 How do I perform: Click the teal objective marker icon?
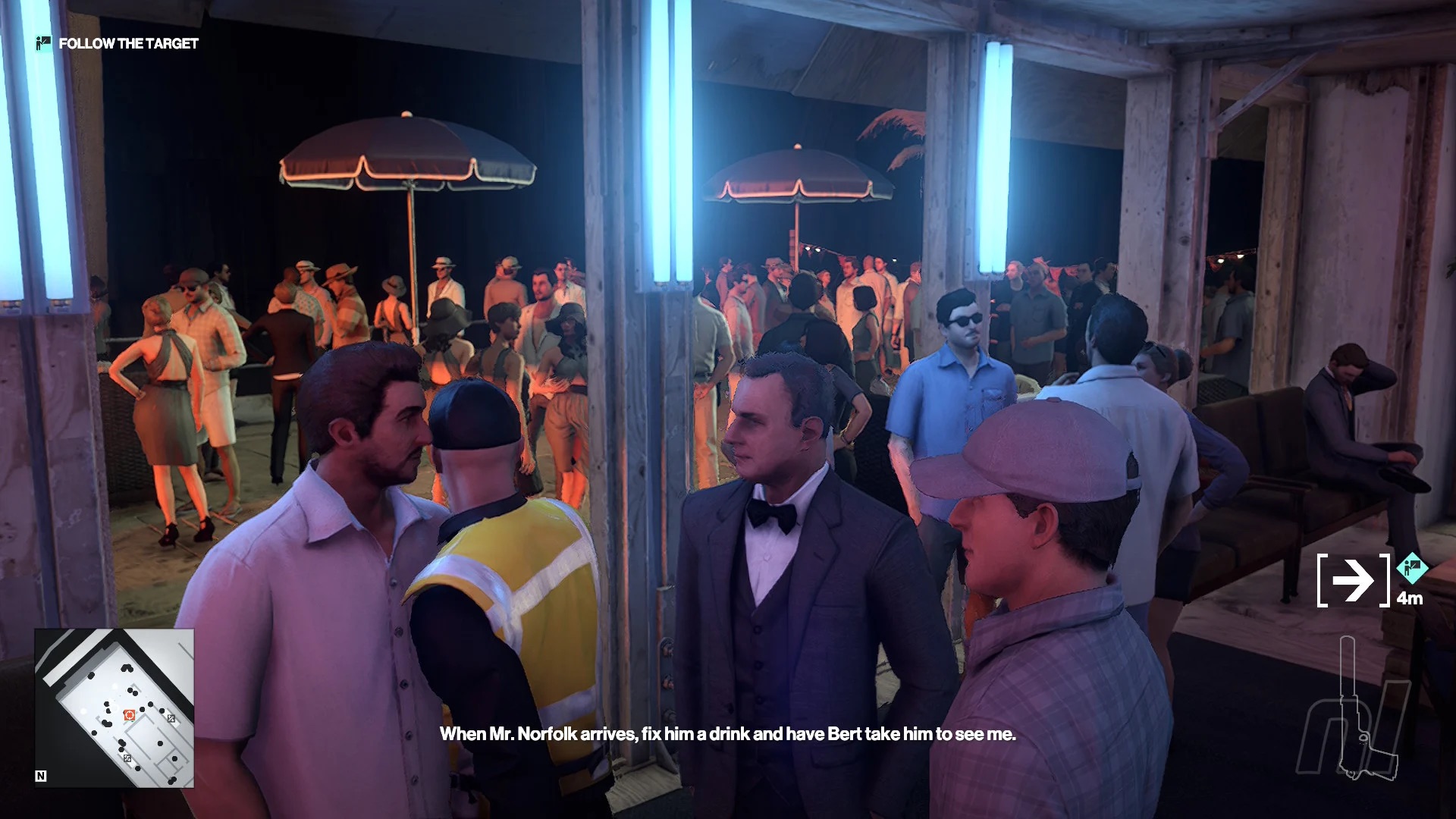(1411, 566)
